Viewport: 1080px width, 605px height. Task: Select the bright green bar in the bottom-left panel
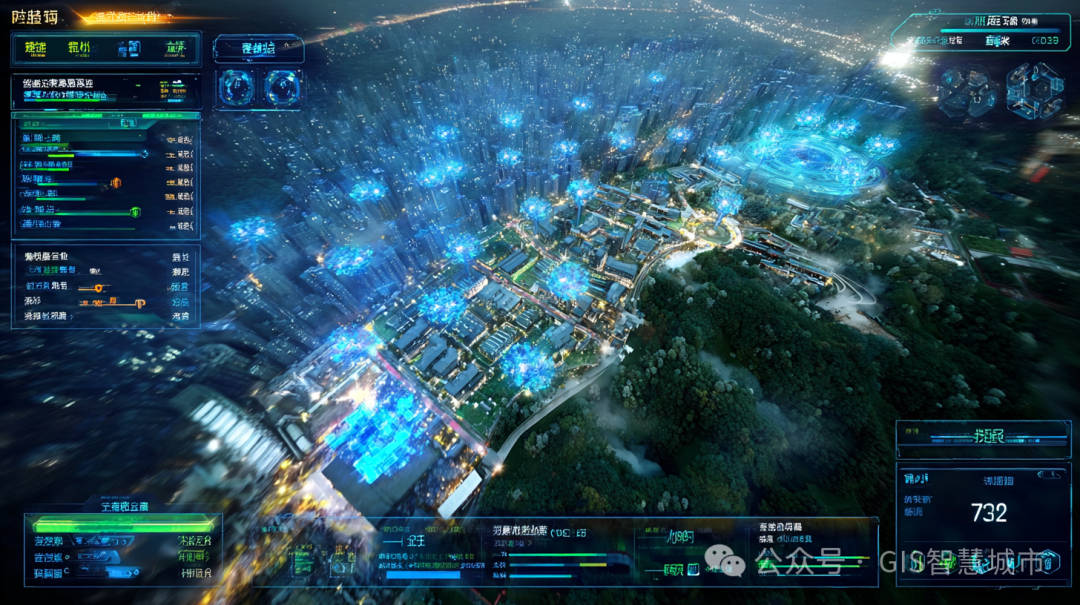123,523
